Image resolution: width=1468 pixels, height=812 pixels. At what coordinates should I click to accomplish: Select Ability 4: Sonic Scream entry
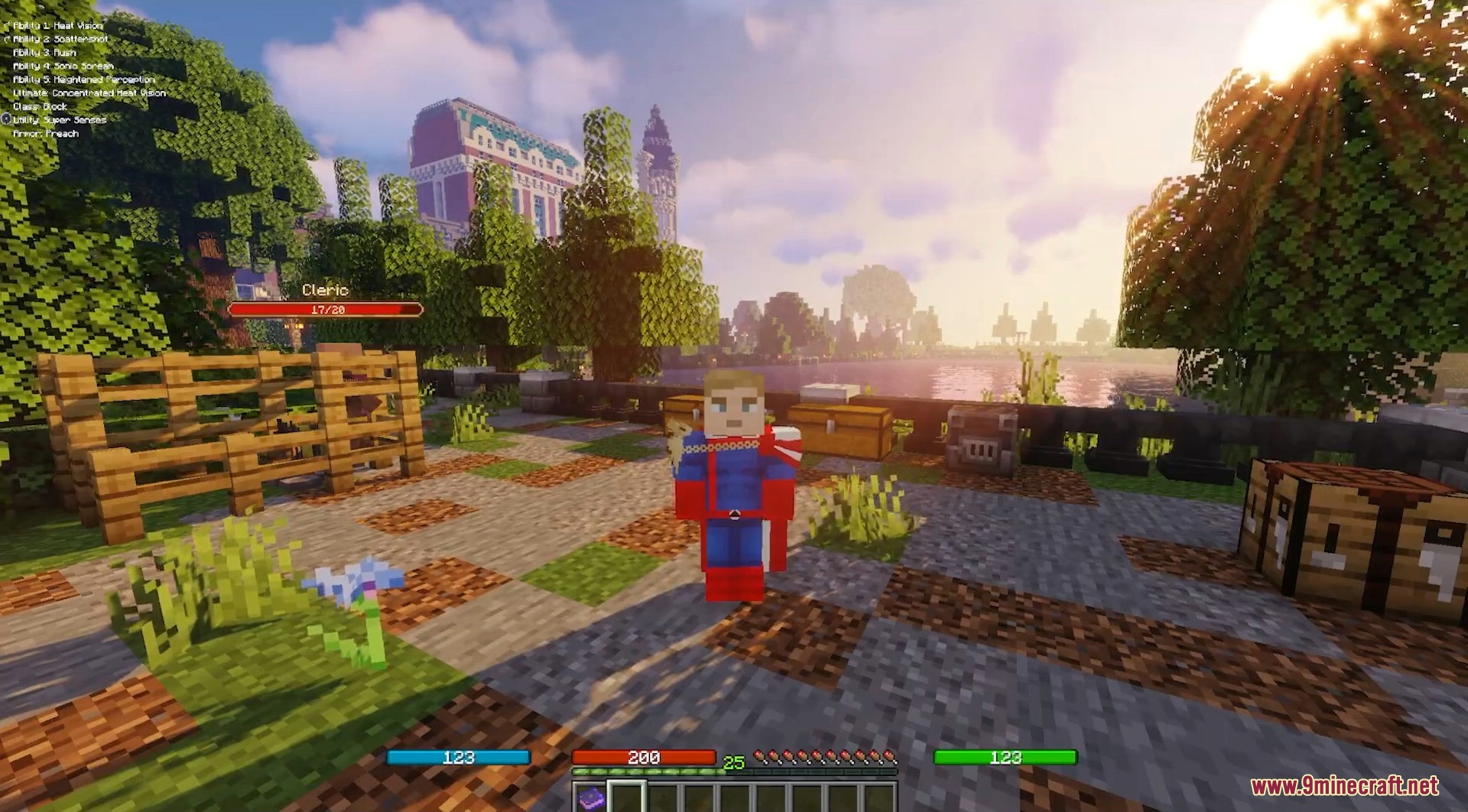point(63,67)
